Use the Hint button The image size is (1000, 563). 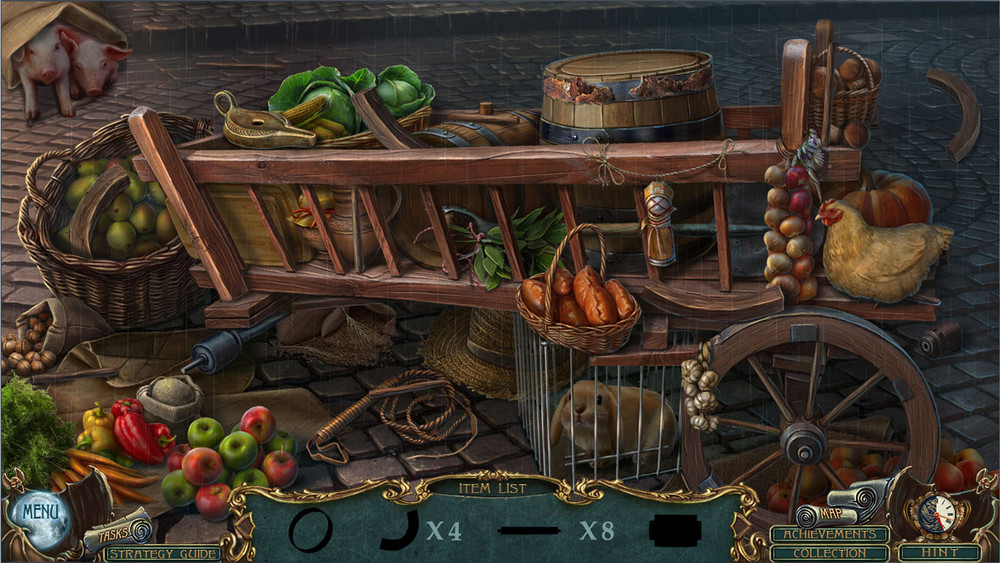(x=939, y=552)
